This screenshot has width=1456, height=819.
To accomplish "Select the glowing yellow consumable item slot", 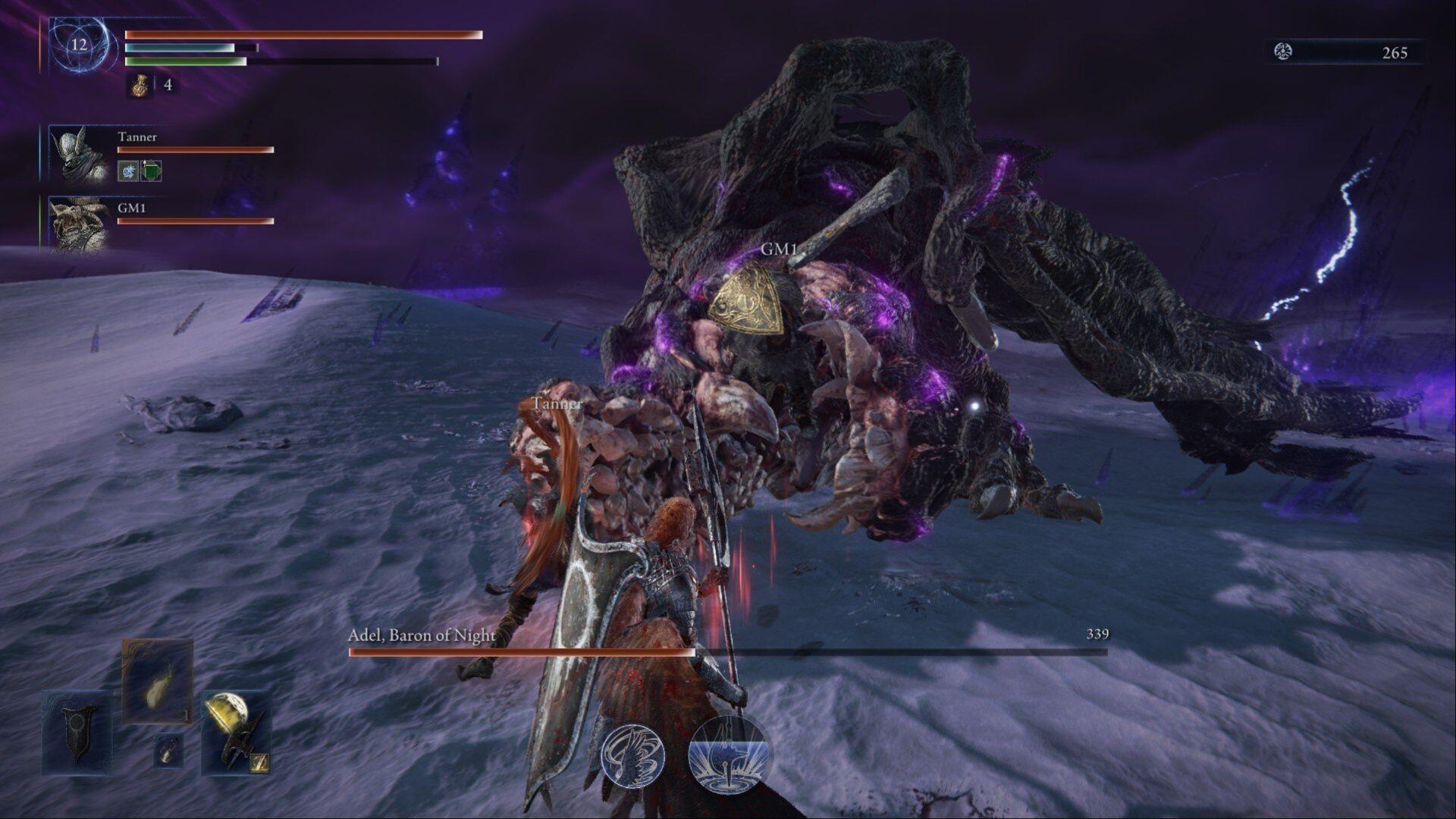I will (x=158, y=681).
